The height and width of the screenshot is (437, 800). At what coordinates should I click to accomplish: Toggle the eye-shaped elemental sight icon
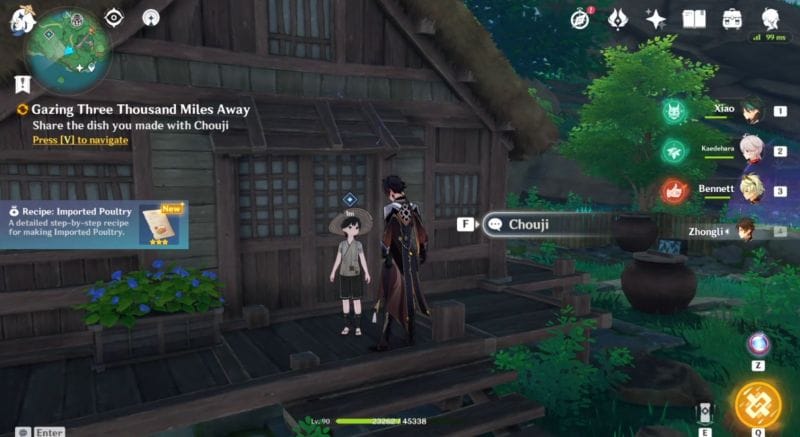coord(114,17)
